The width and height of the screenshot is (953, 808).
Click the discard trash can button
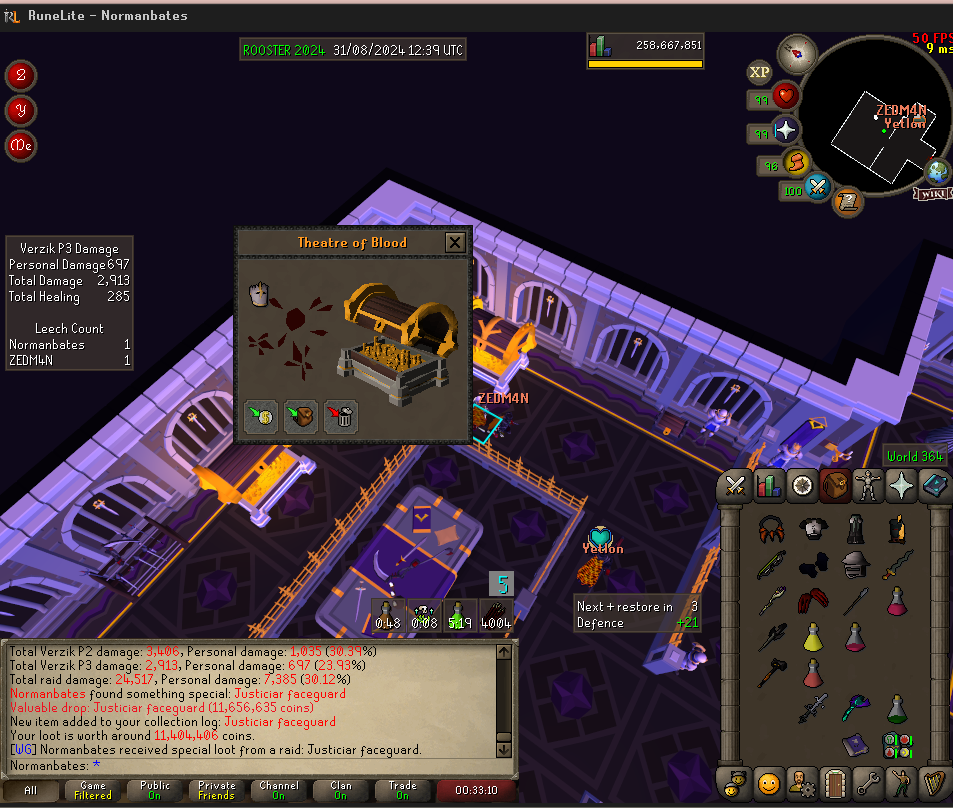click(341, 417)
